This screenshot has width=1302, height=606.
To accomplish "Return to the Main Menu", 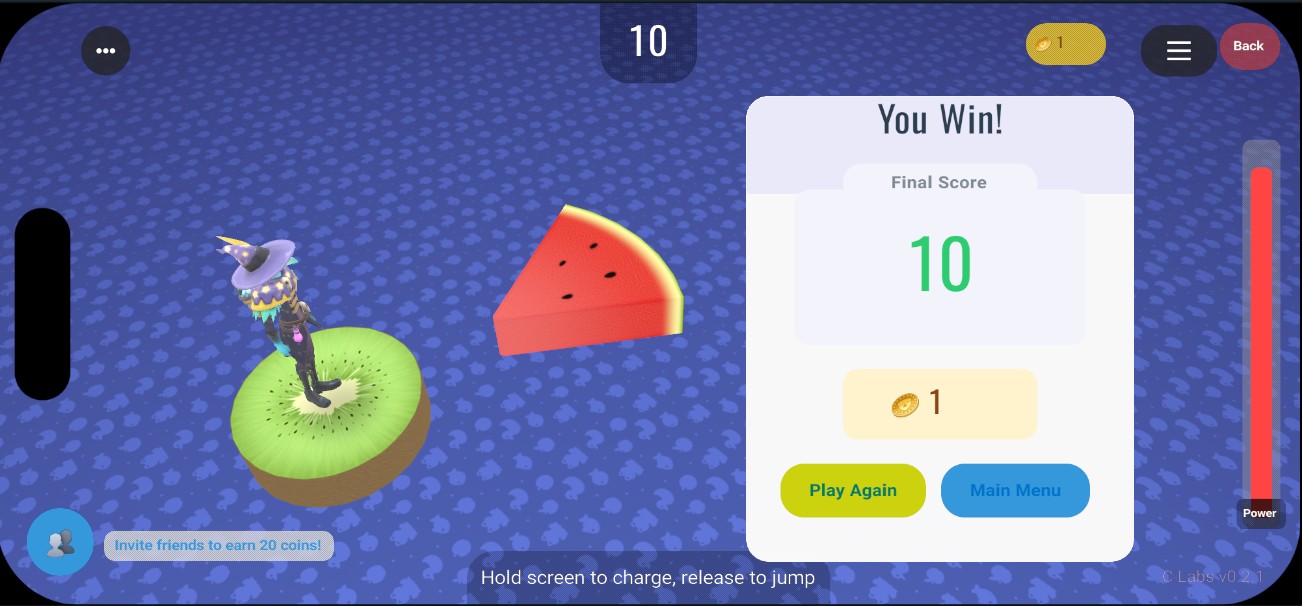I will pyautogui.click(x=1015, y=490).
